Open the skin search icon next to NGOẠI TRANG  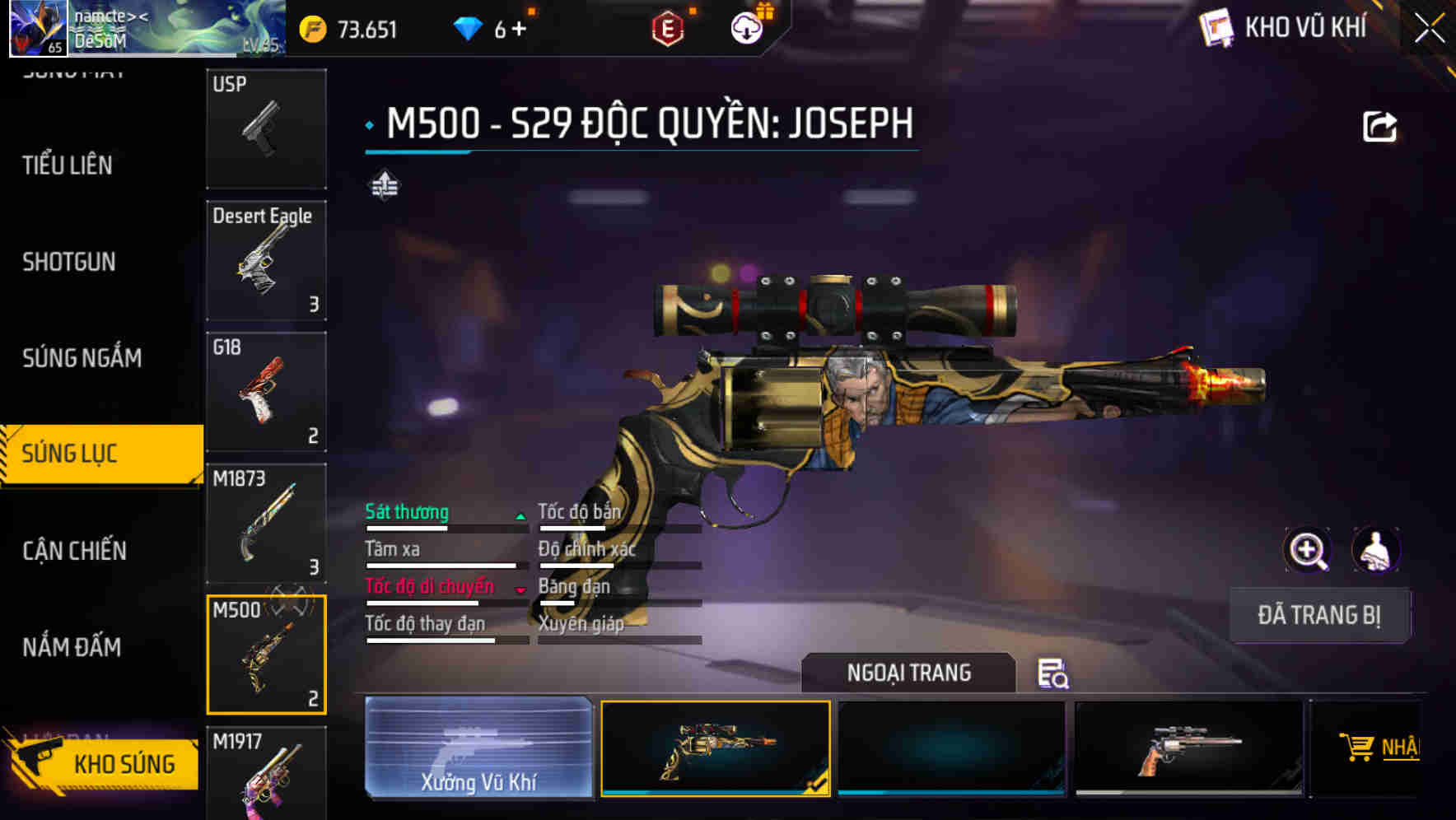(1054, 673)
